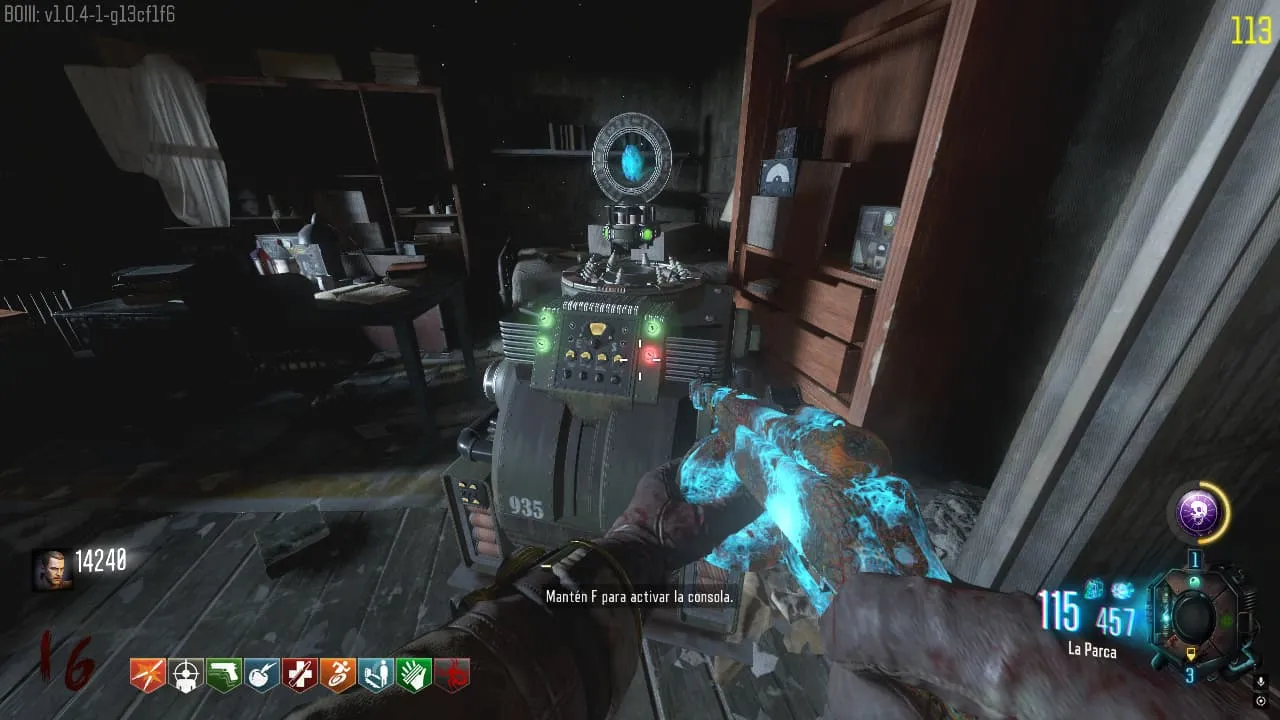The height and width of the screenshot is (720, 1280).
Task: Select the Deadshot Daiquiri crosshair perk icon
Action: point(185,675)
